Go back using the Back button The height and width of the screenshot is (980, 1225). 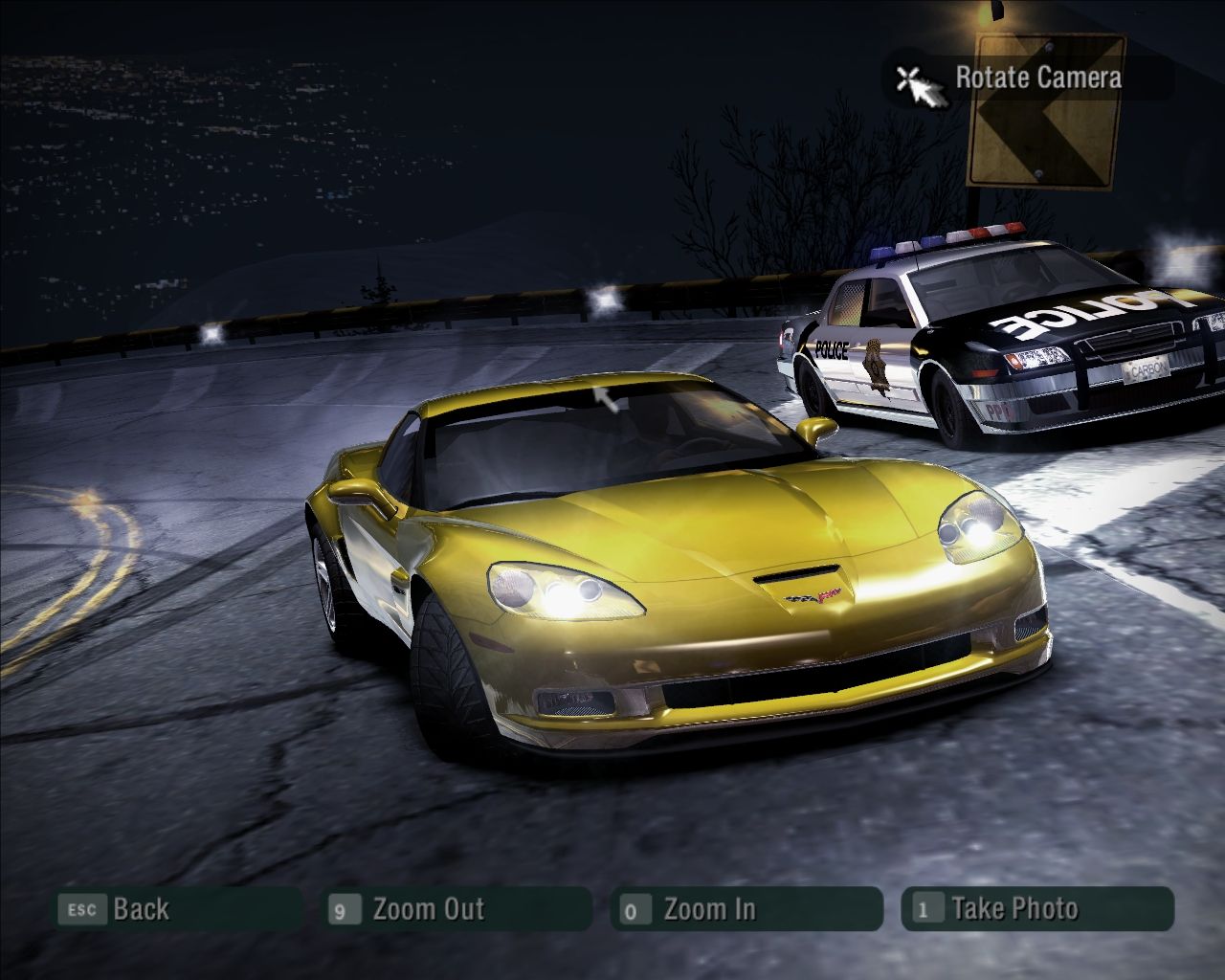(177, 909)
